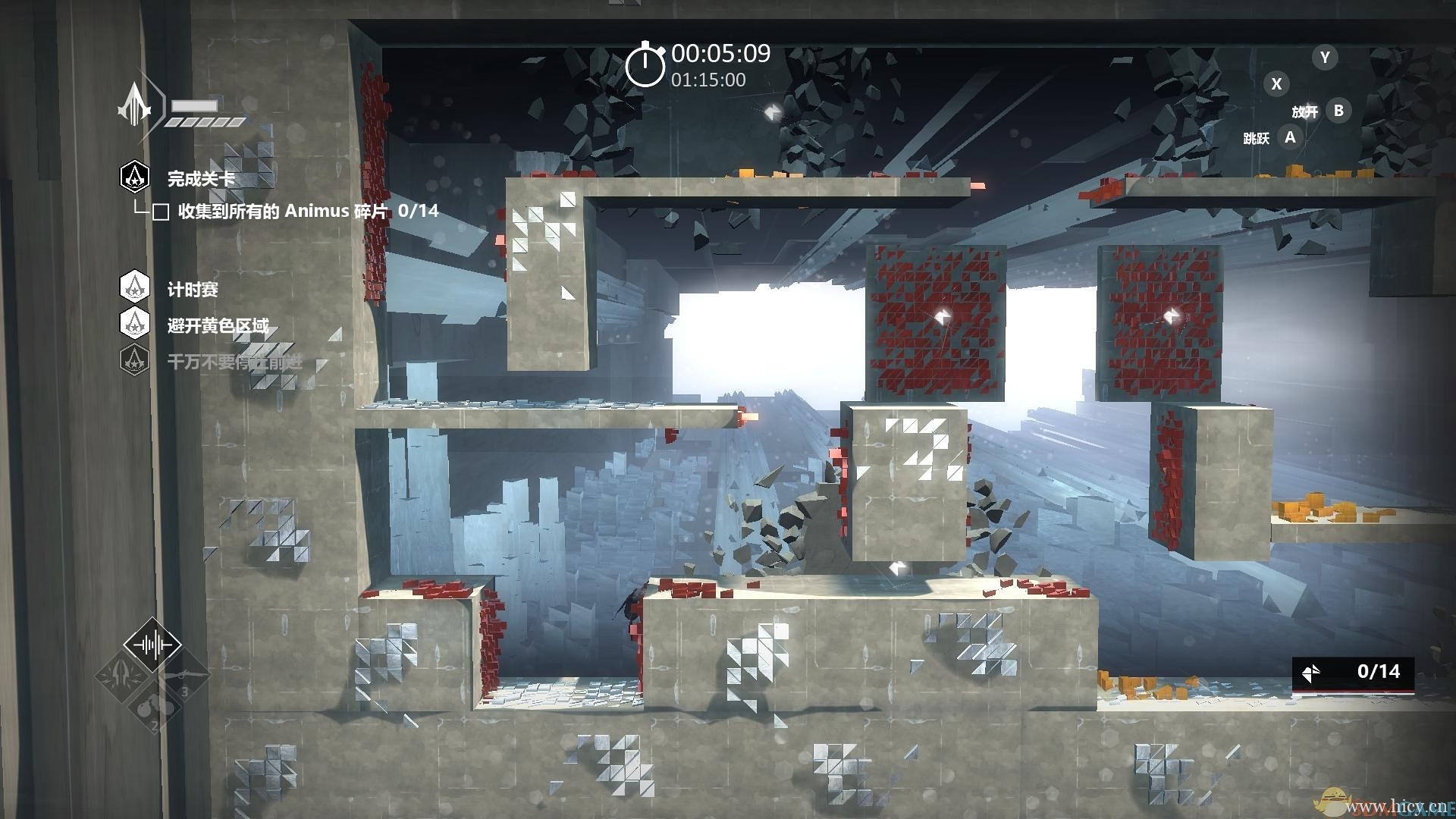The width and height of the screenshot is (1456, 819).
Task: Tick the Animus 碎片 collection checkbox
Action: coord(161,212)
